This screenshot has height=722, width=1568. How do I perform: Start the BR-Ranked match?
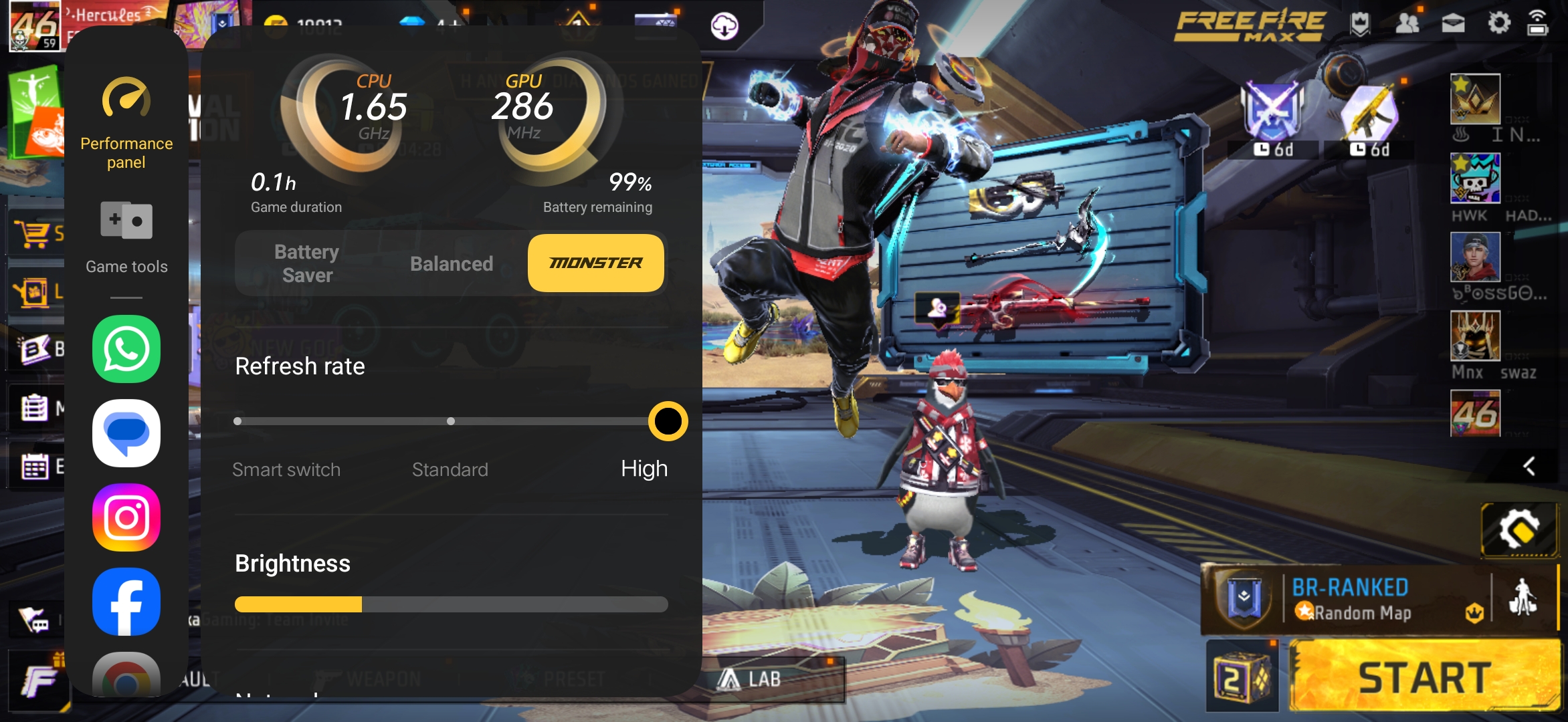pos(1425,677)
